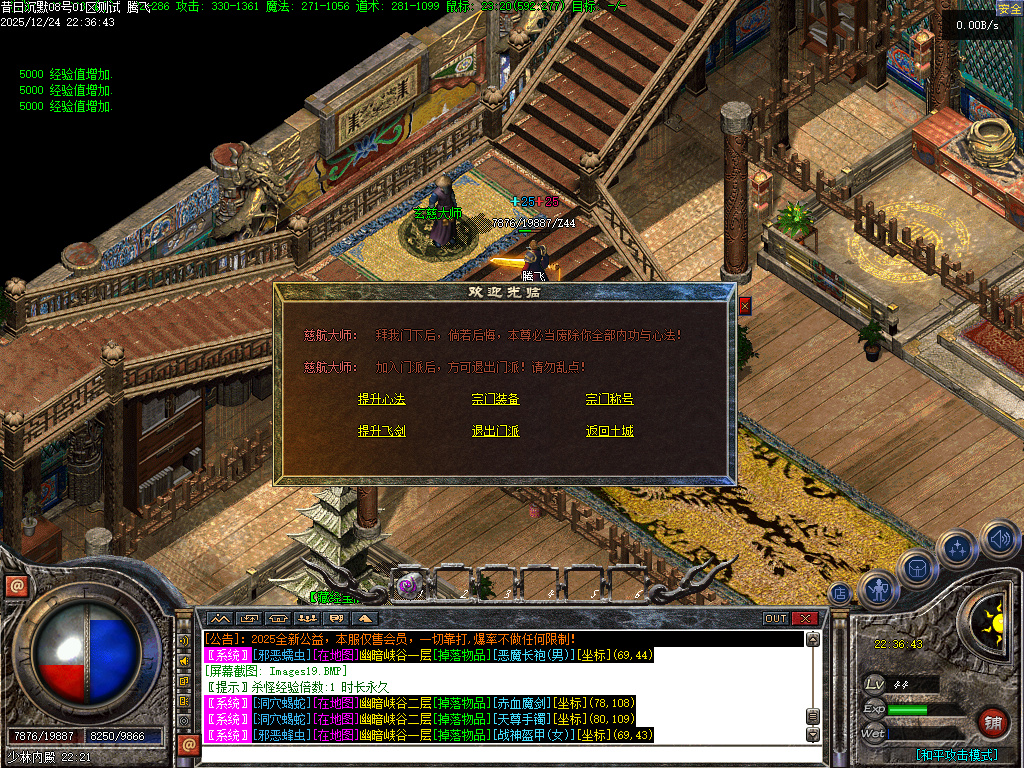Toggle the 和平攻击模式 attack mode label

click(957, 755)
